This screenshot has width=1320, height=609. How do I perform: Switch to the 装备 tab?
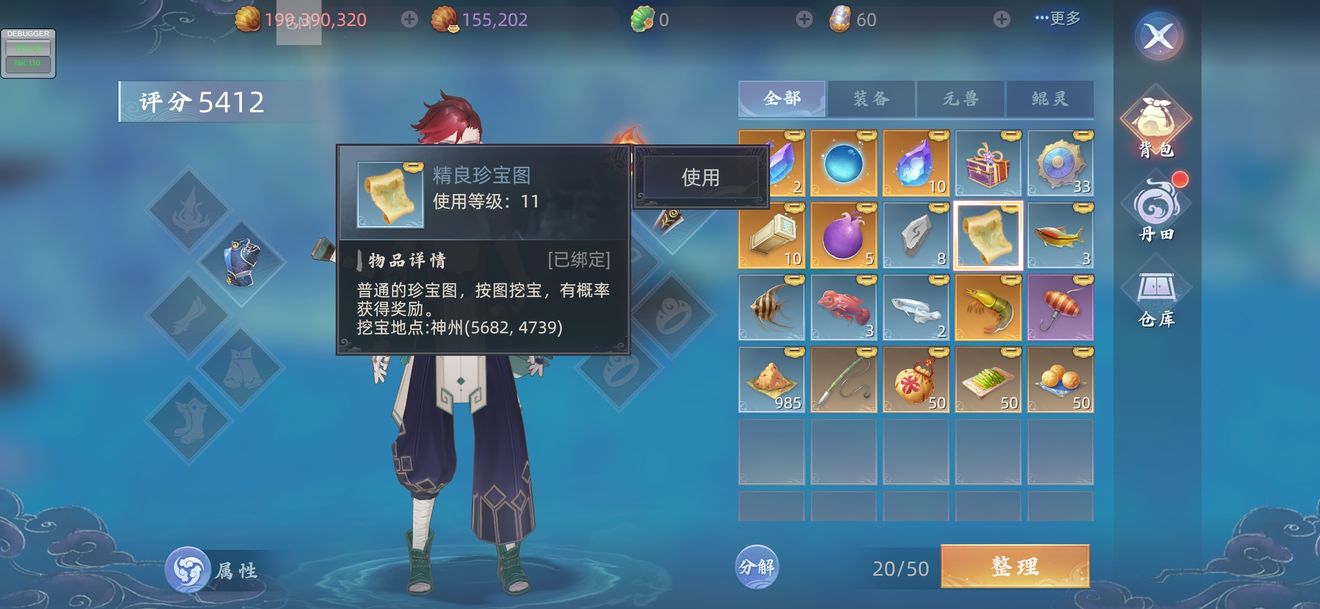[871, 99]
